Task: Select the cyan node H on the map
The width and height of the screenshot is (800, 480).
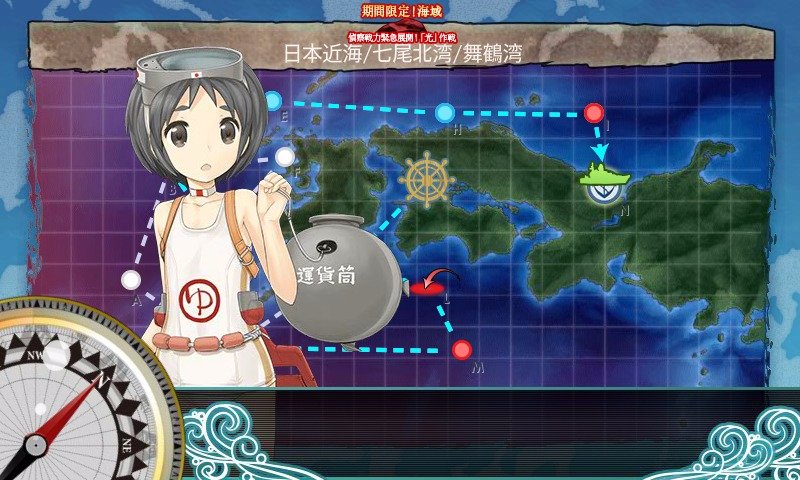Action: click(x=445, y=112)
